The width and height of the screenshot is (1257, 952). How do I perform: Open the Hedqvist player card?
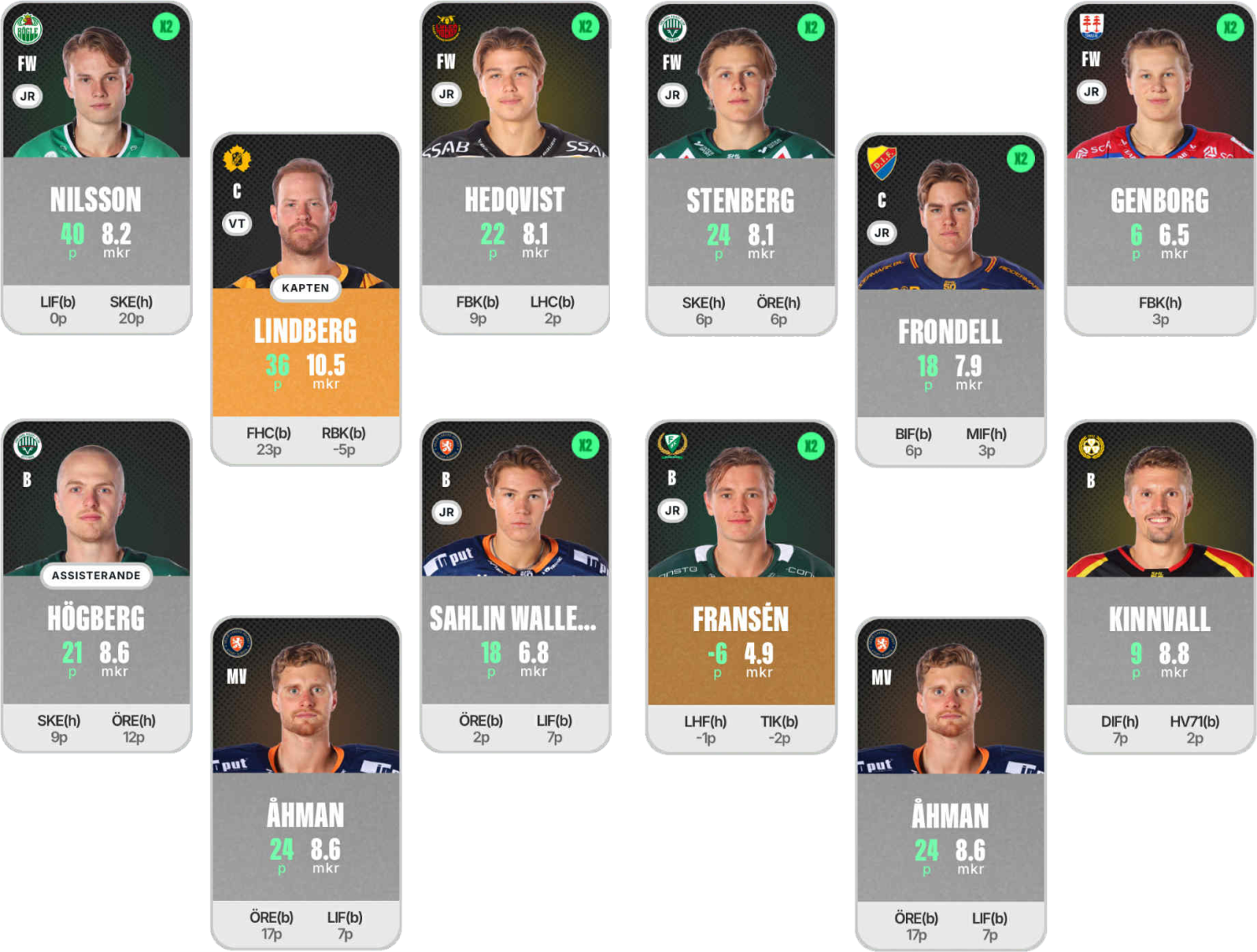tap(515, 168)
